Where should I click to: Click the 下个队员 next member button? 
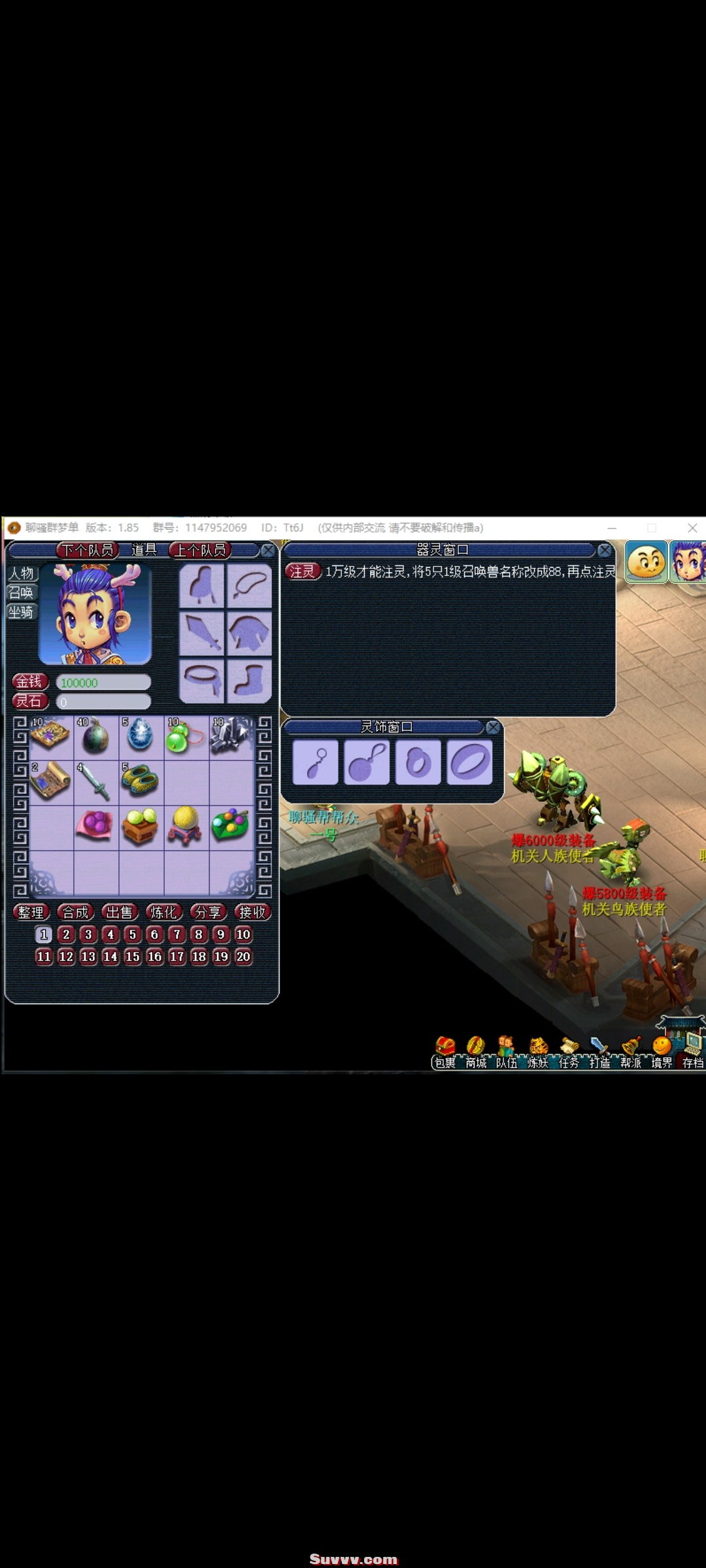click(87, 550)
